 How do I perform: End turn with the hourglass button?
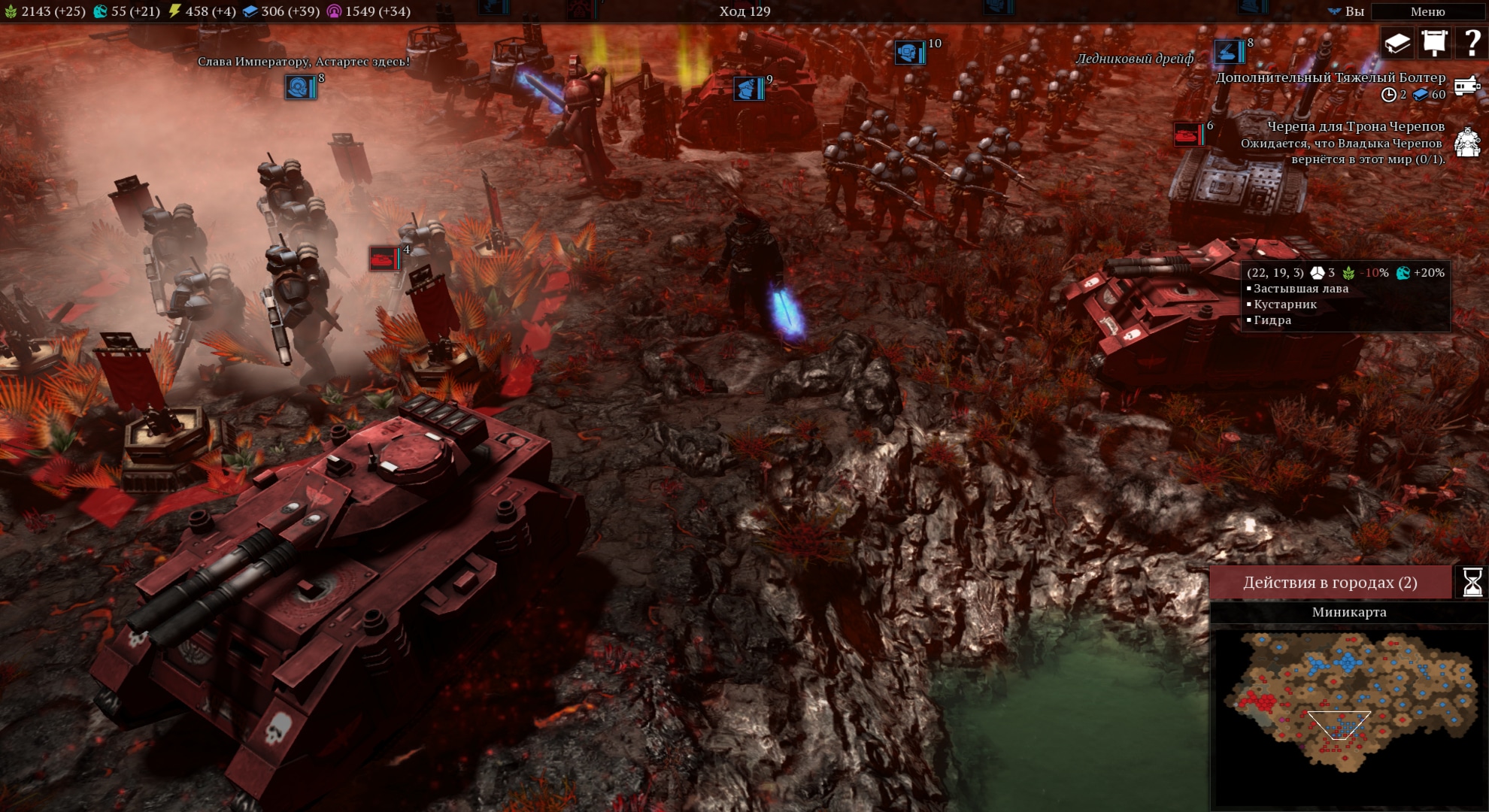click(x=1472, y=583)
